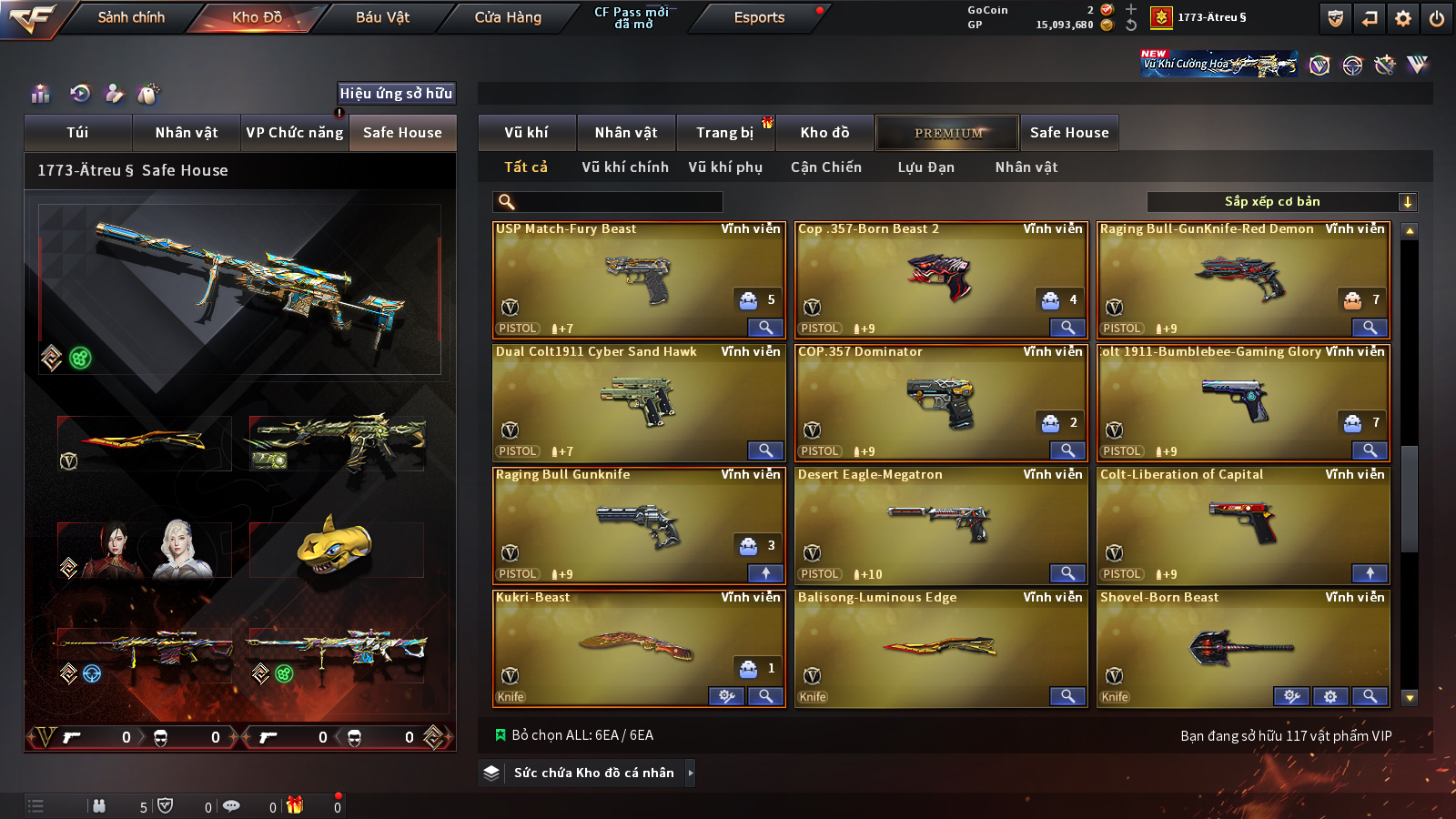
Task: Open the Sắp xếp cơ bản dropdown
Action: pyautogui.click(x=1281, y=202)
